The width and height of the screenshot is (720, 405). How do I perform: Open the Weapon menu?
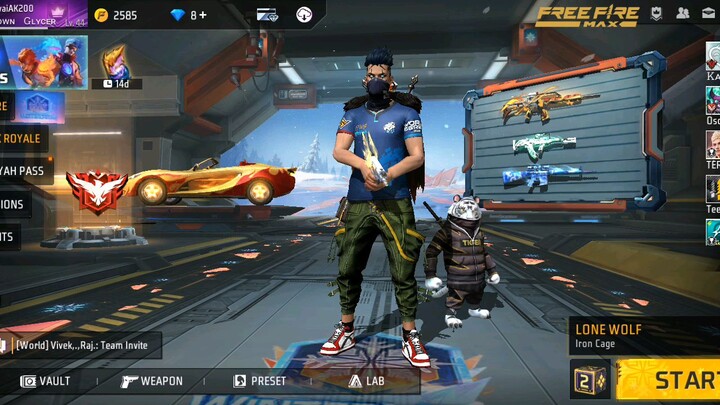point(151,381)
